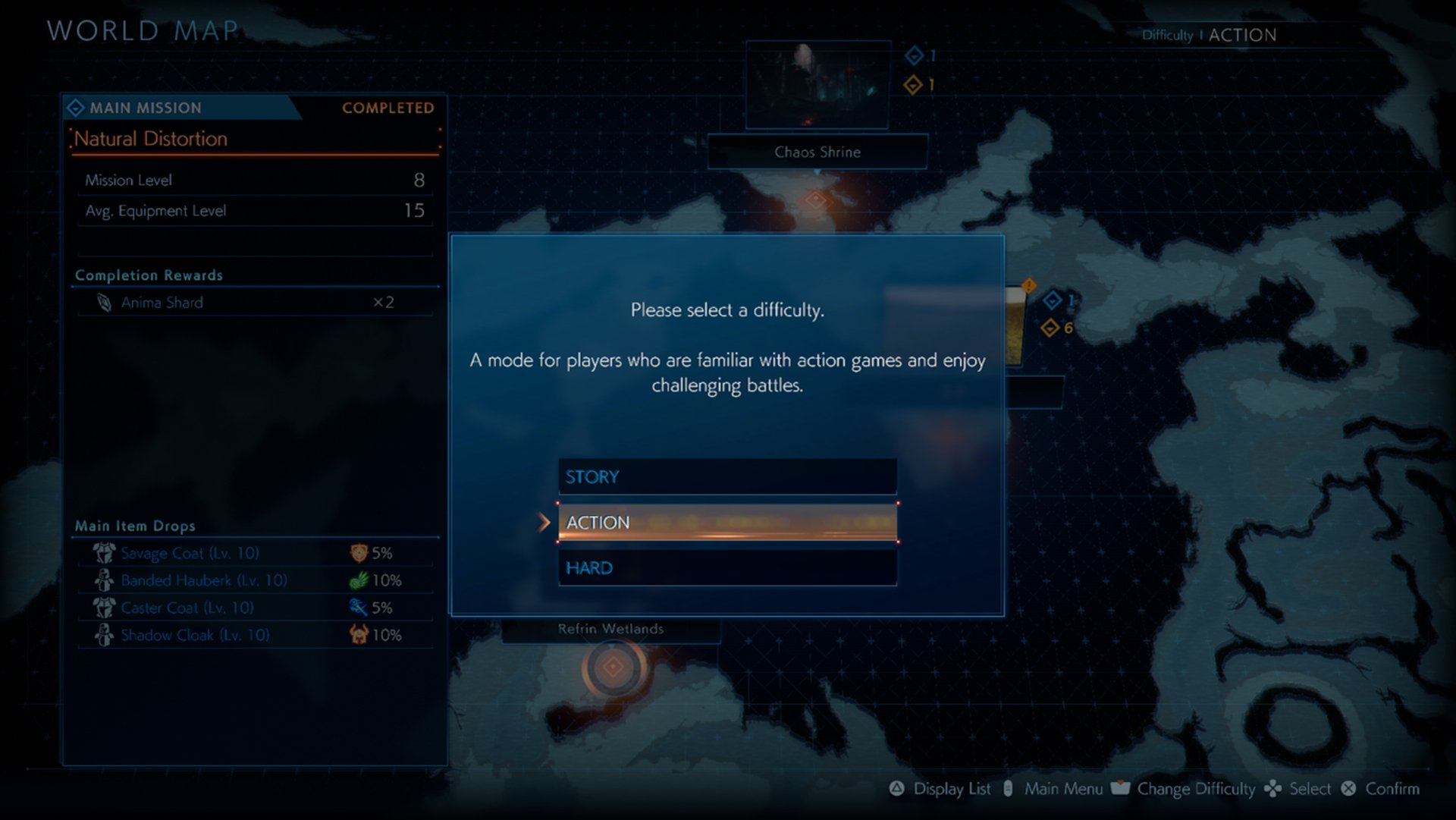The height and width of the screenshot is (820, 1456).
Task: Expand the Completion Rewards list
Action: [149, 275]
